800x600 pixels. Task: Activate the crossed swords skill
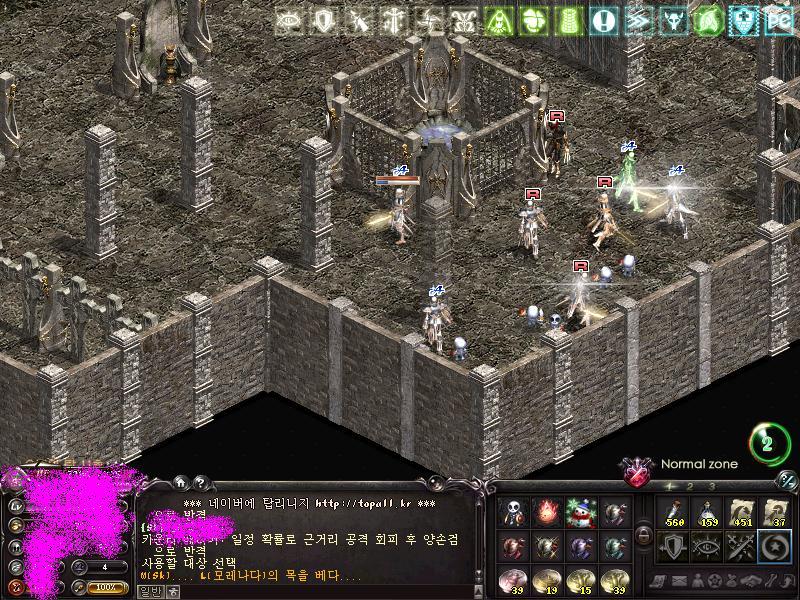tap(741, 546)
